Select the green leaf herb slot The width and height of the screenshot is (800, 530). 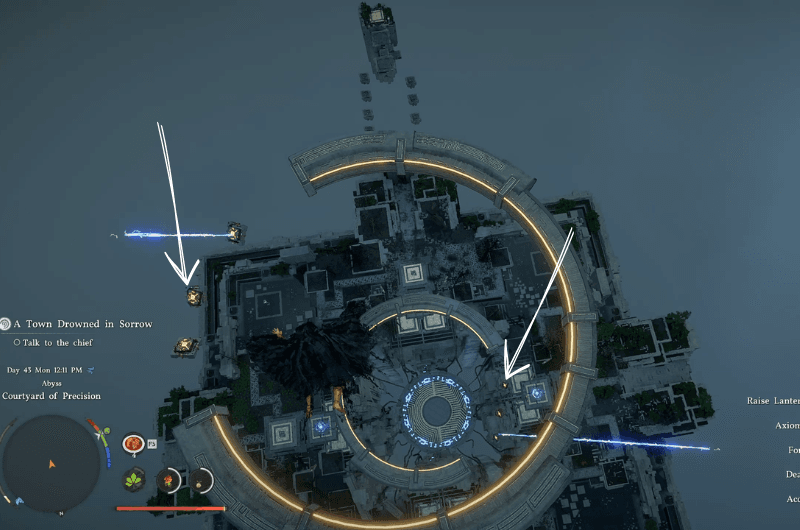133,481
